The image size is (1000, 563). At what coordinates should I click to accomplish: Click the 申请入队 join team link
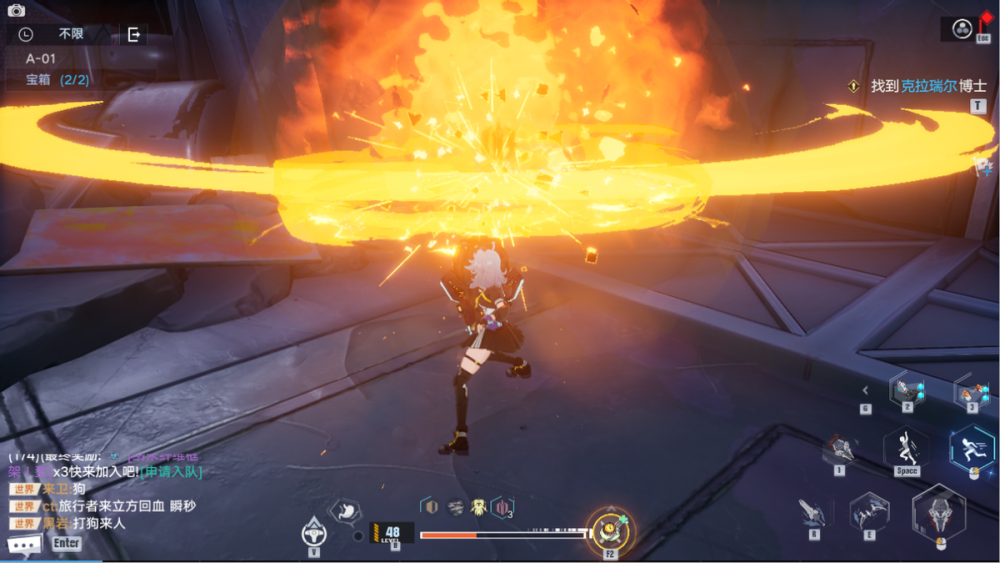coord(172,472)
